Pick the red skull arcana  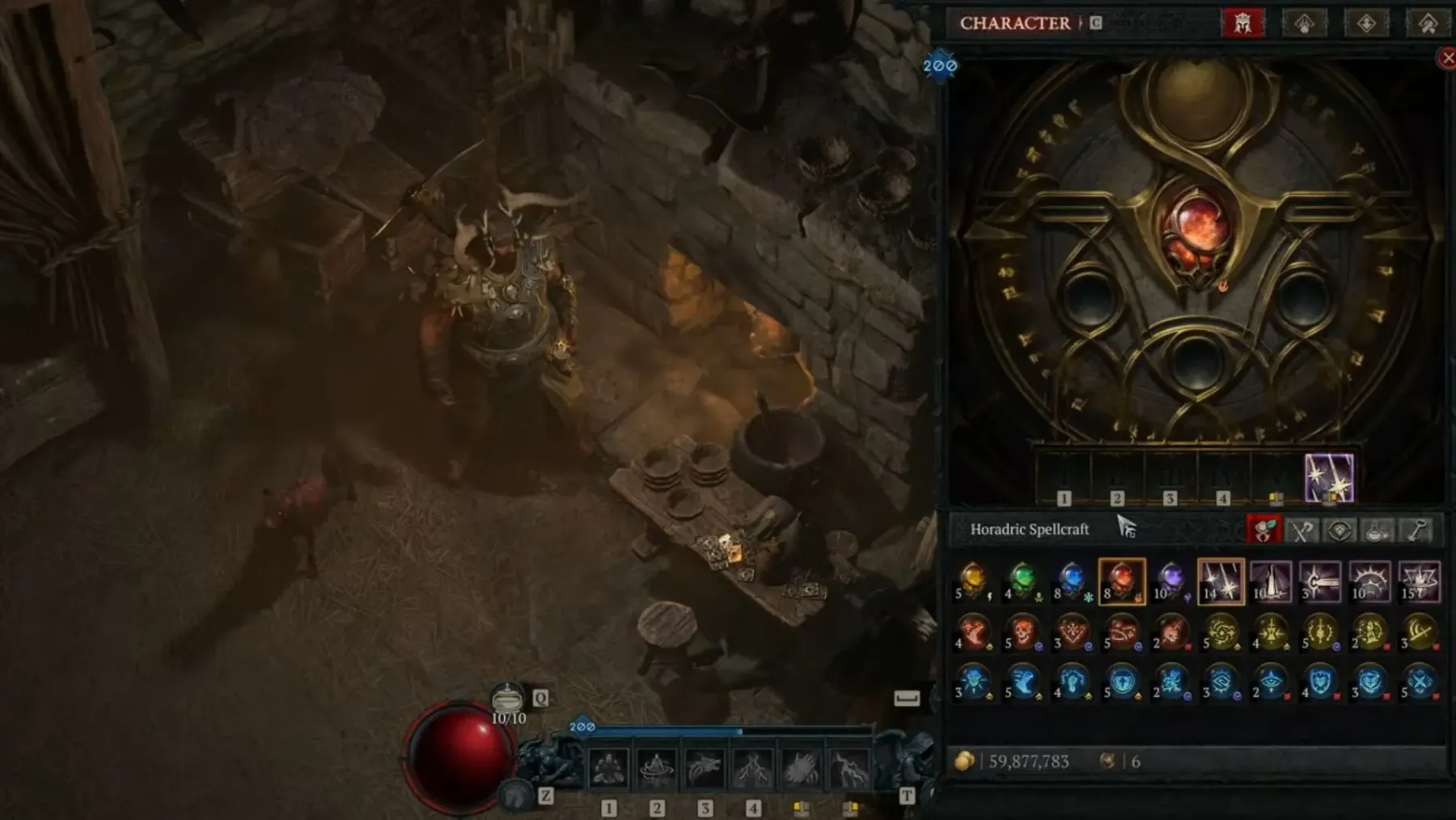coord(1022,632)
